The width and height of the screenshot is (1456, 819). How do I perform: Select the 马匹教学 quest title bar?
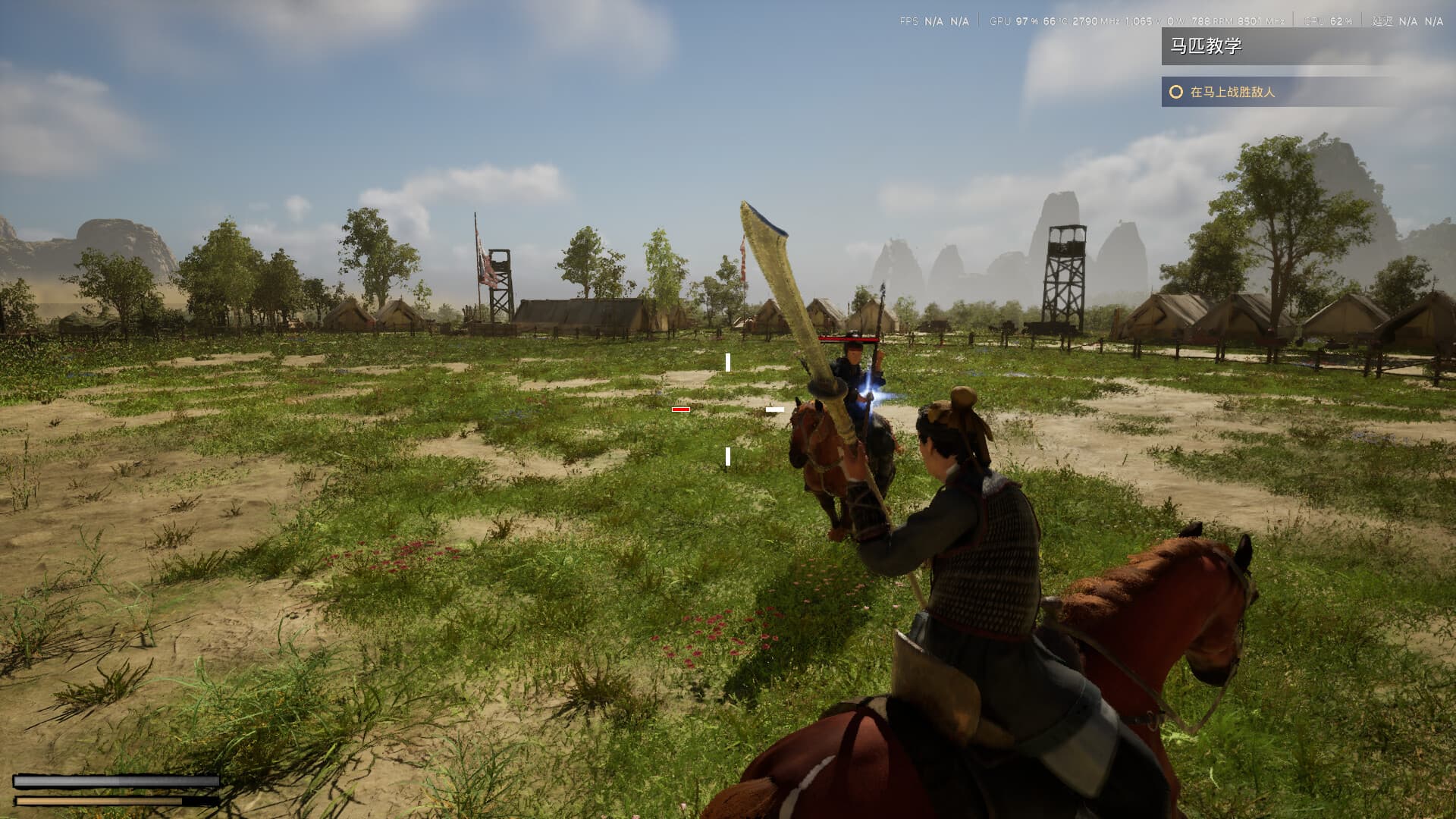point(1206,45)
